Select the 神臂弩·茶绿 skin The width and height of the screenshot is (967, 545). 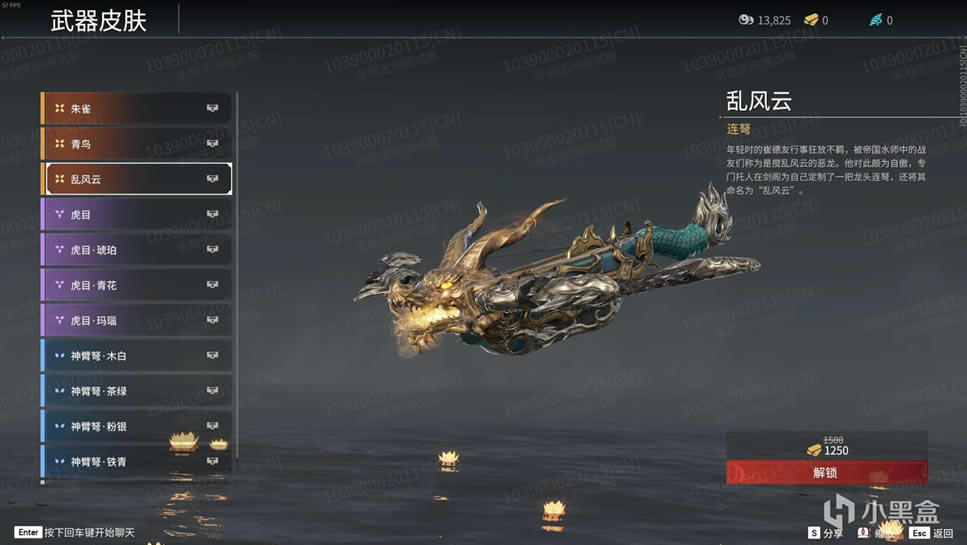[x=136, y=391]
